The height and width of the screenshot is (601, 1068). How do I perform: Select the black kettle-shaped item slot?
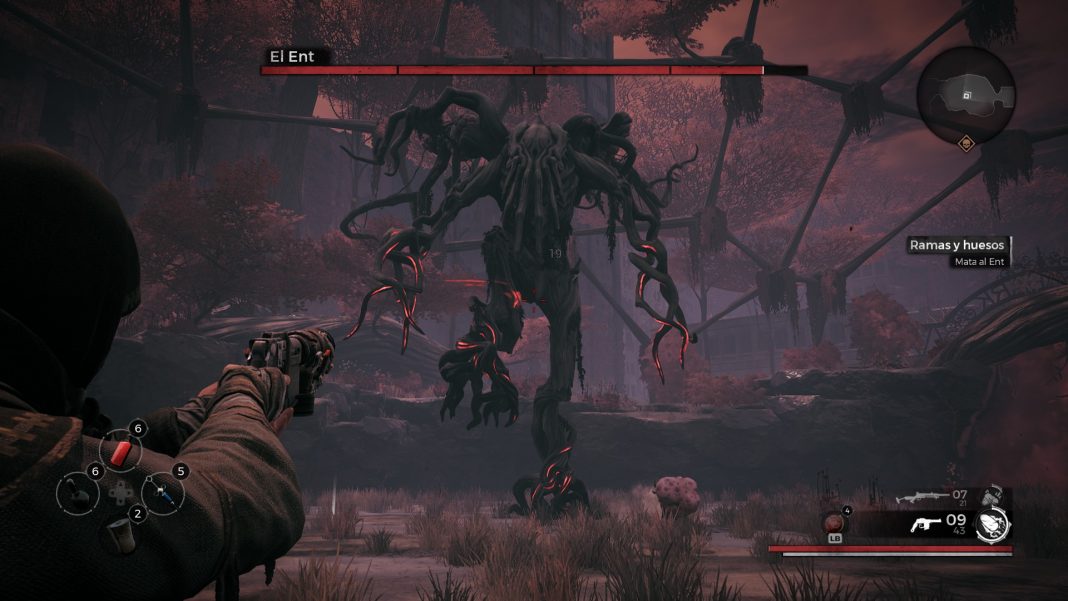tap(77, 493)
